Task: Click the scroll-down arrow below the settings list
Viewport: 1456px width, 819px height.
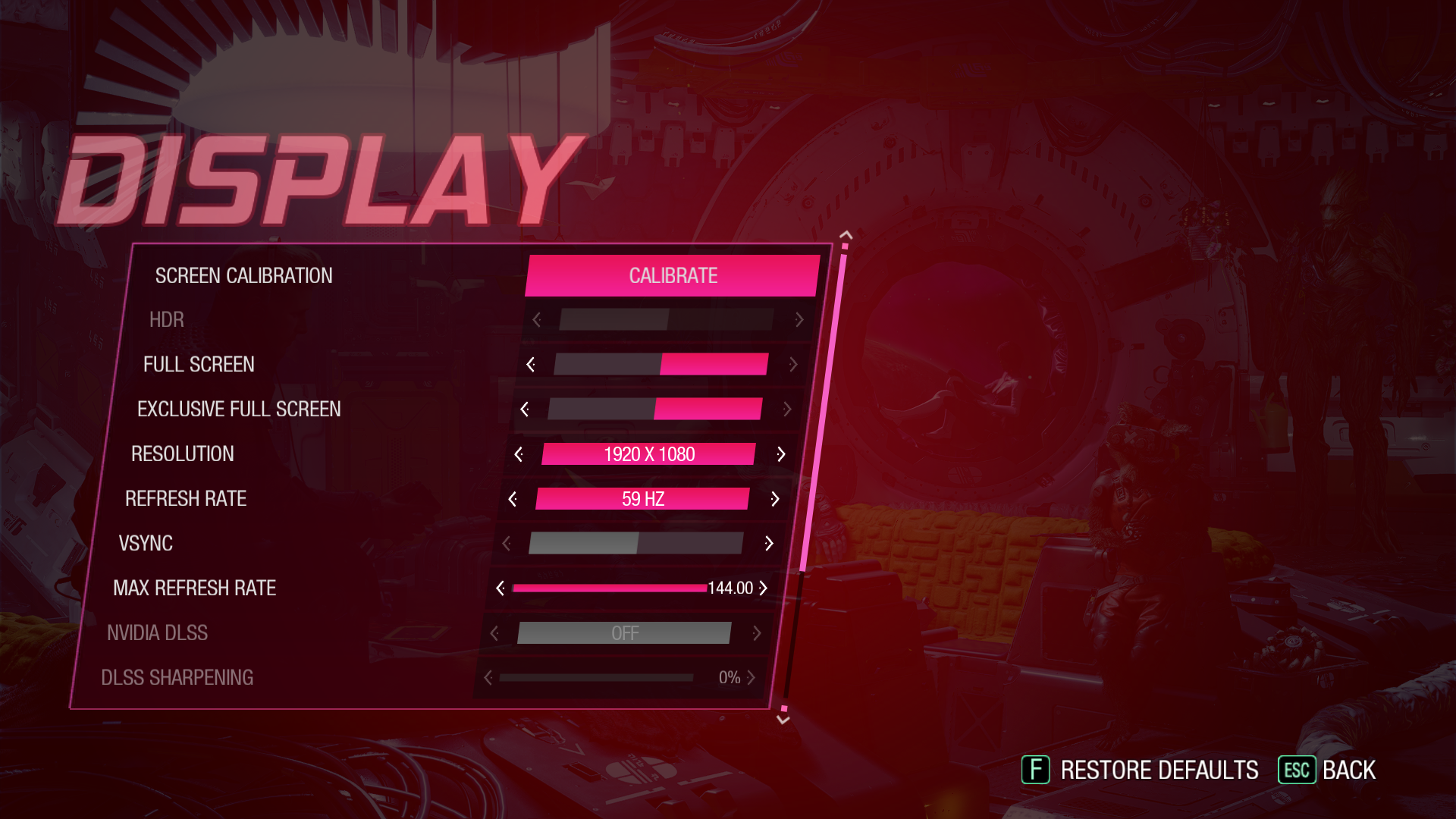Action: [x=783, y=720]
